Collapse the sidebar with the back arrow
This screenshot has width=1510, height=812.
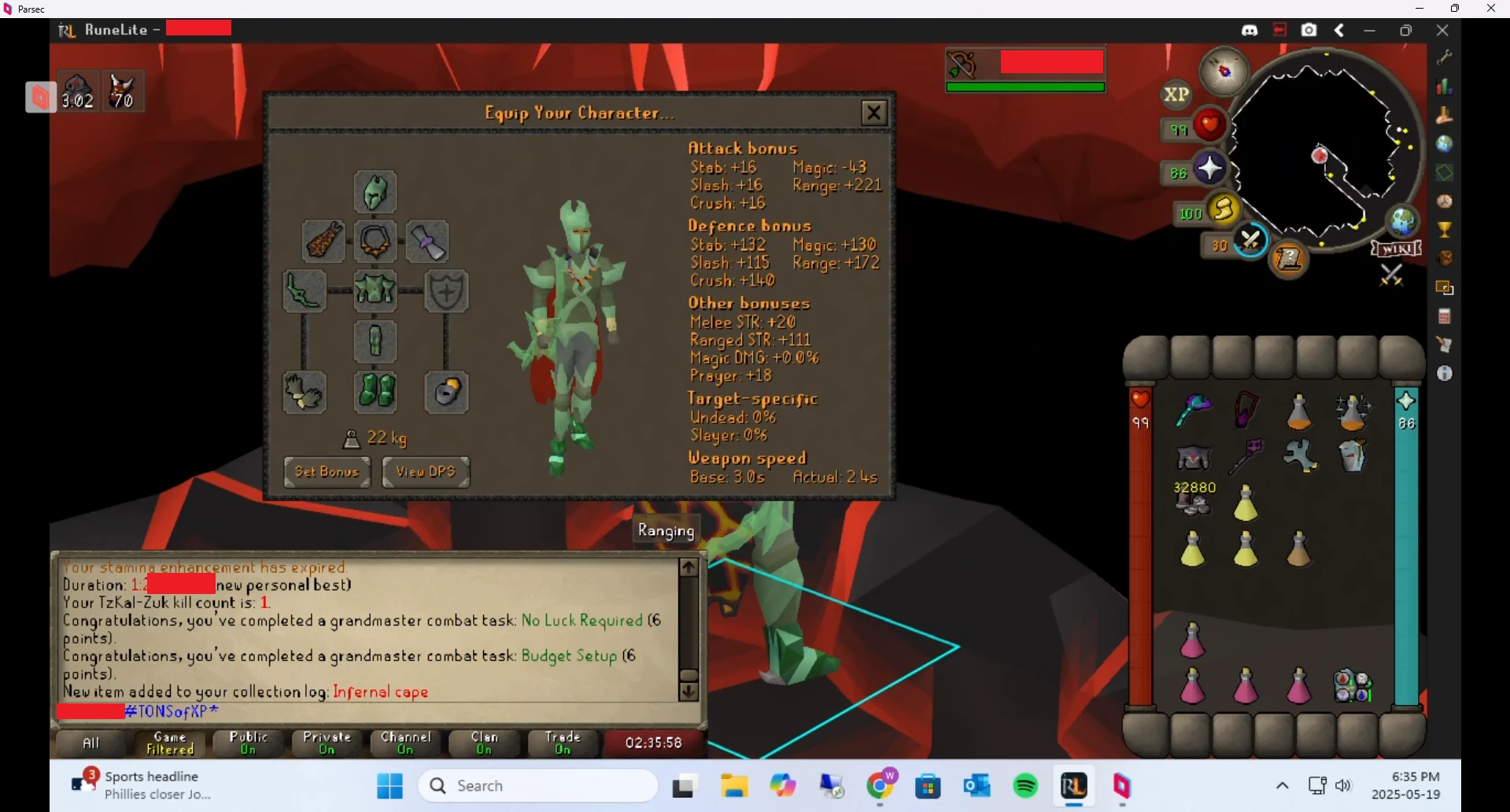1339,30
